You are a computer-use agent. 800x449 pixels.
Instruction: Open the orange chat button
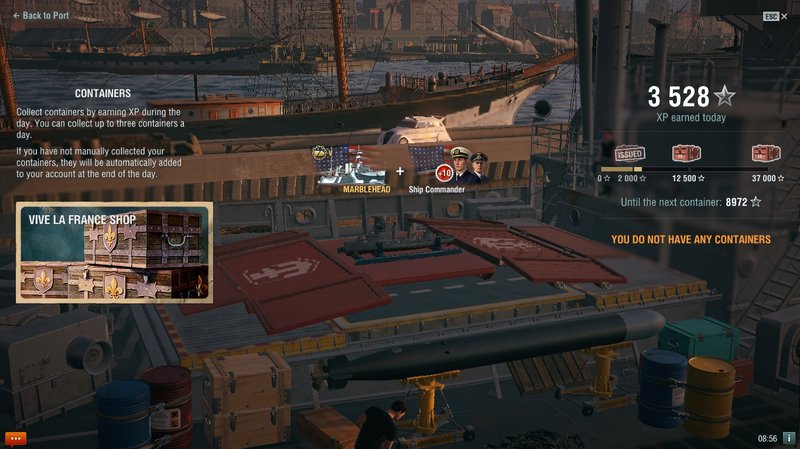(x=15, y=438)
